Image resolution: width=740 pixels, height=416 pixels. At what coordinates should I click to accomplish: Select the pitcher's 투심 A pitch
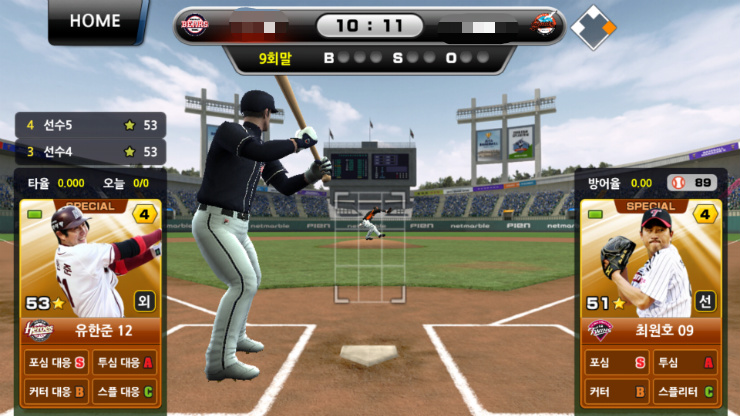pyautogui.click(x=685, y=362)
